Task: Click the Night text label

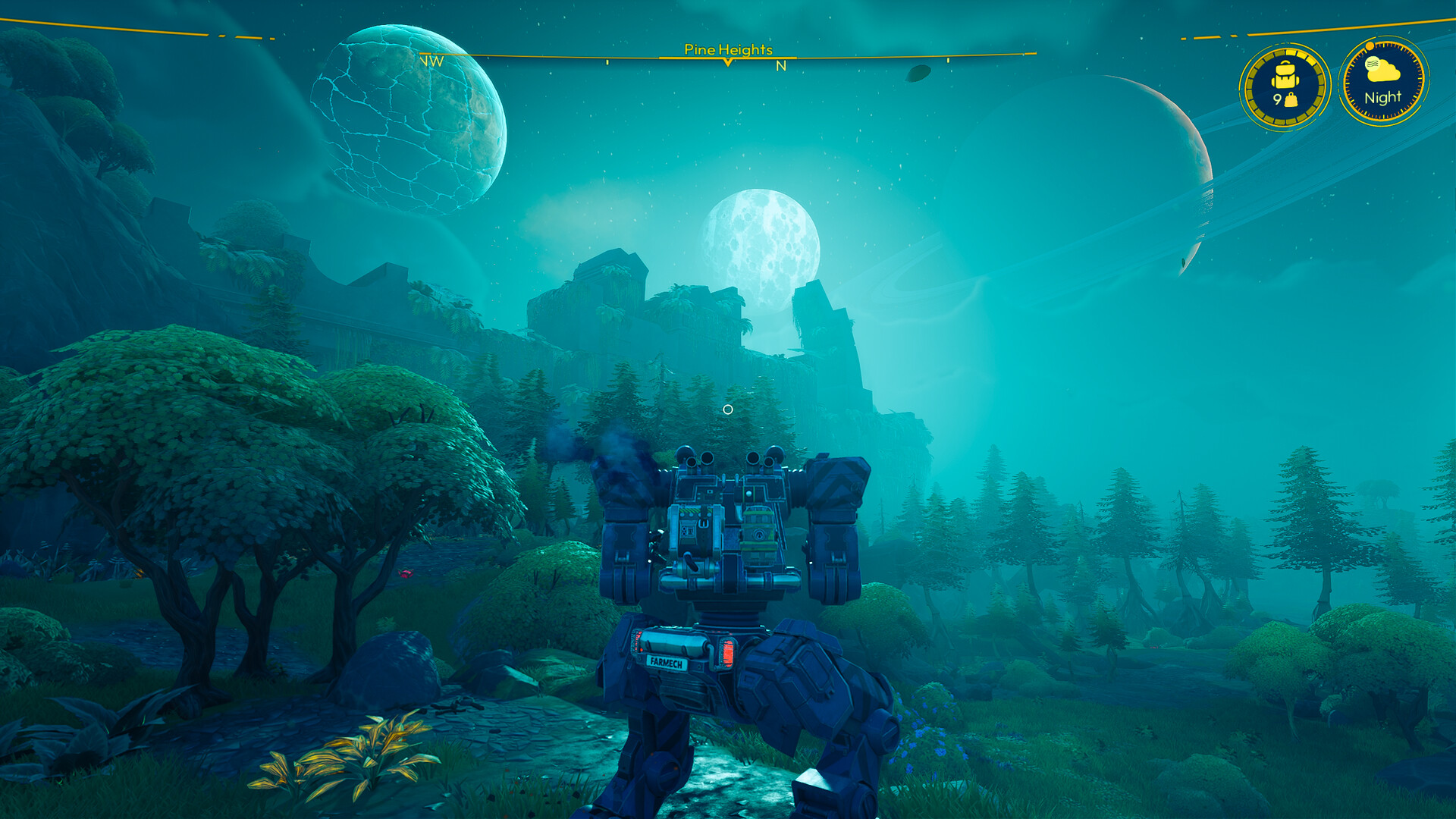Action: tap(1385, 97)
